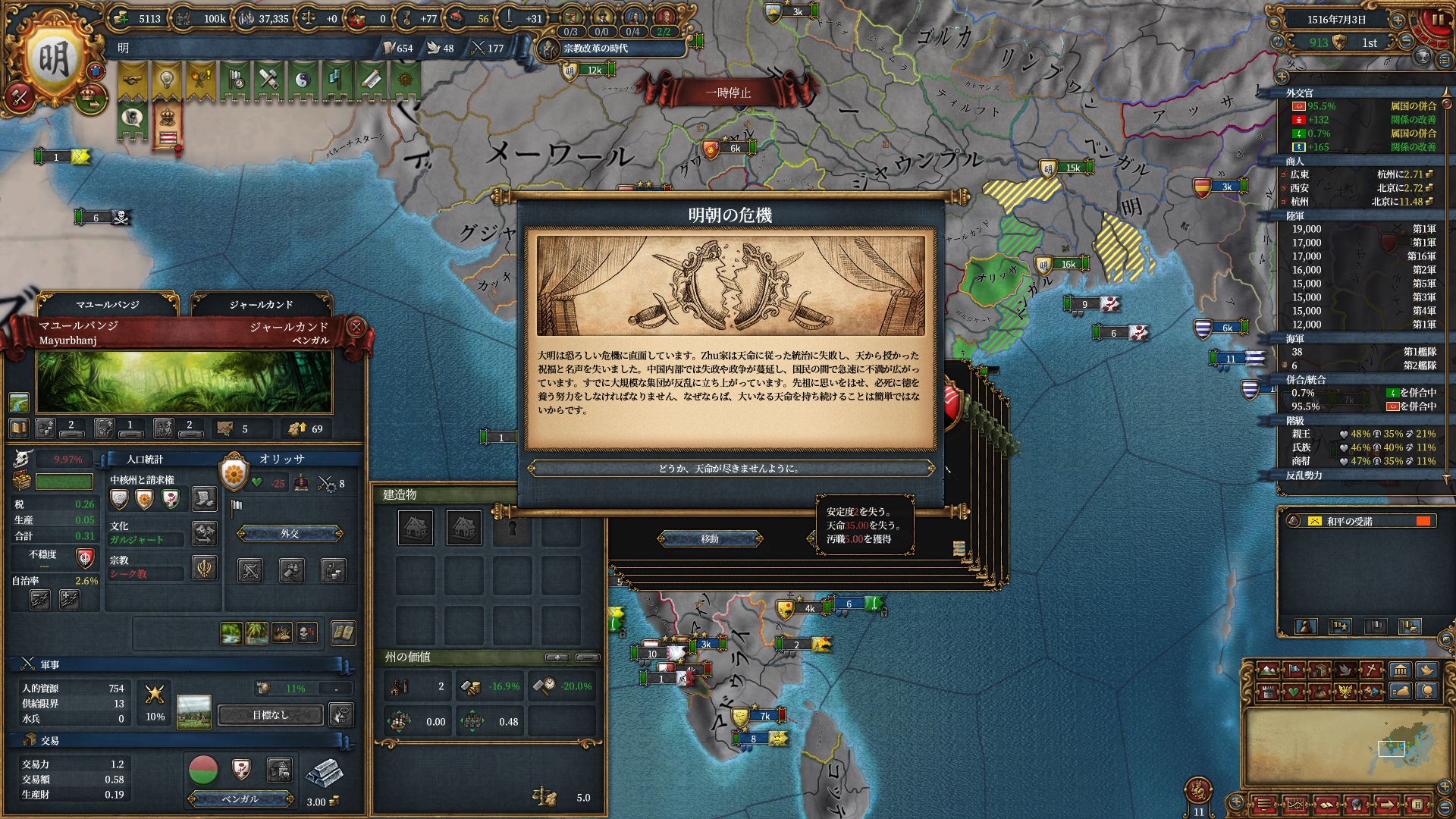Viewport: 1456px width, 819px height.
Task: Switch to the ジャールカンド tab
Action: [261, 305]
